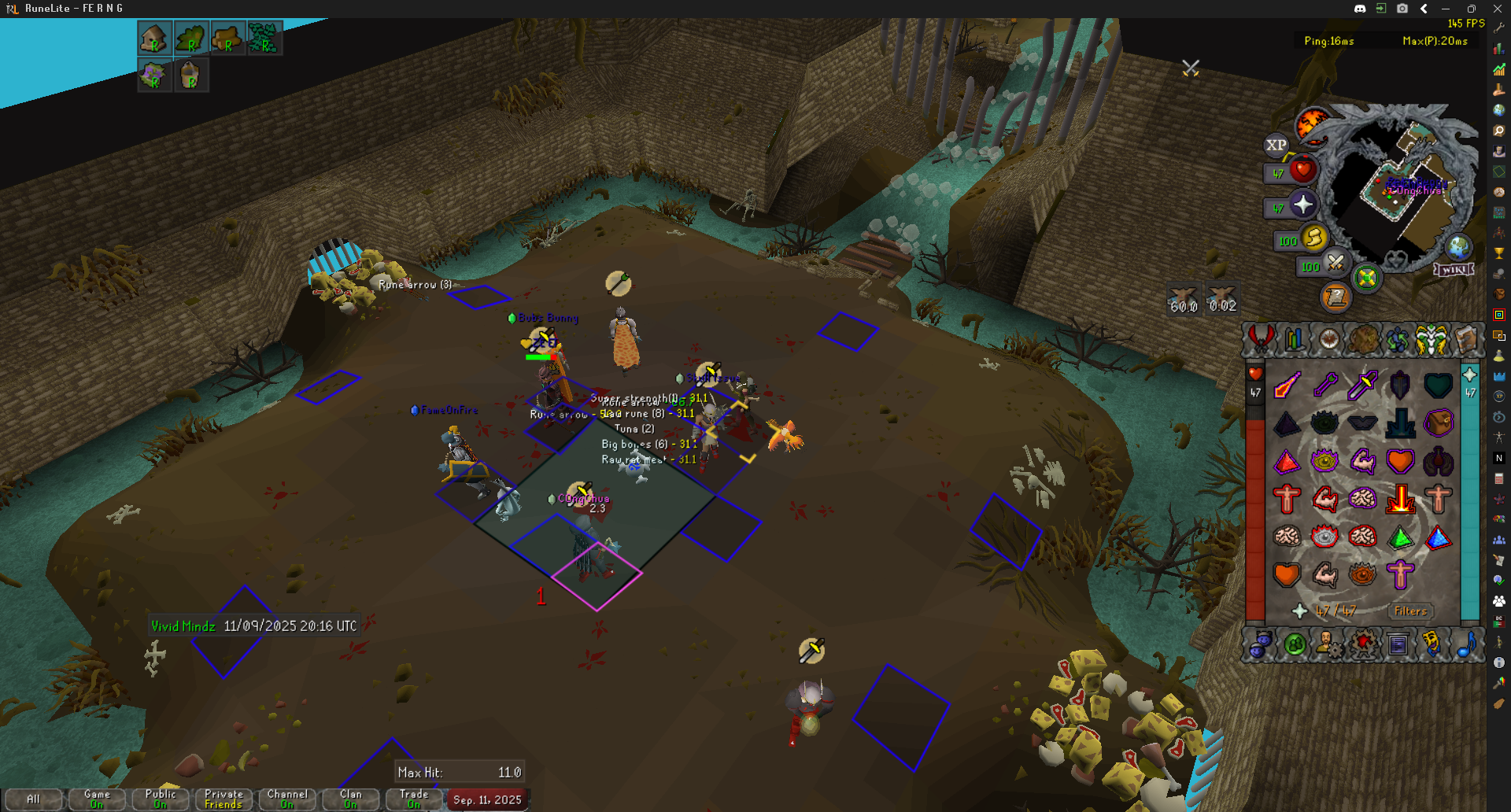Open the world map globe icon

pyautogui.click(x=1458, y=247)
